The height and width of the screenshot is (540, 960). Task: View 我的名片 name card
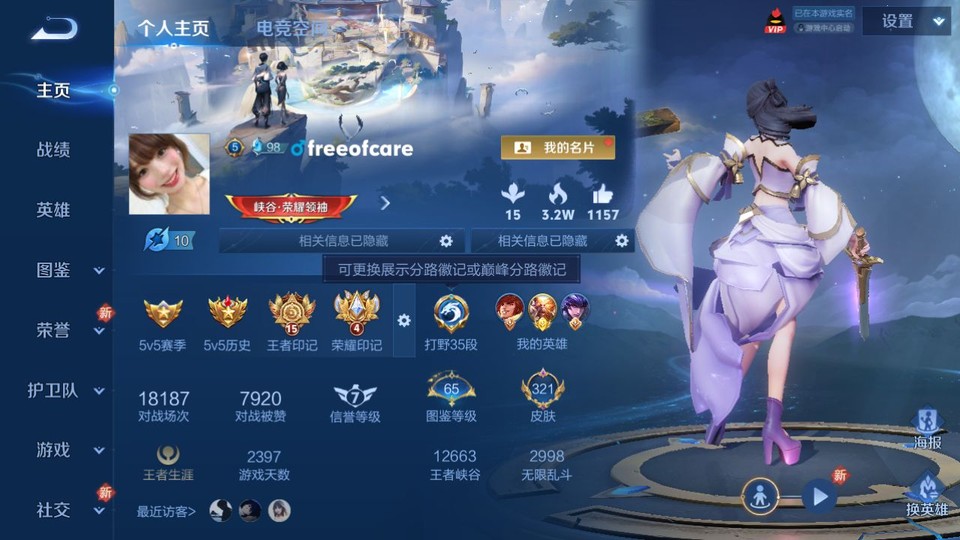tap(557, 148)
